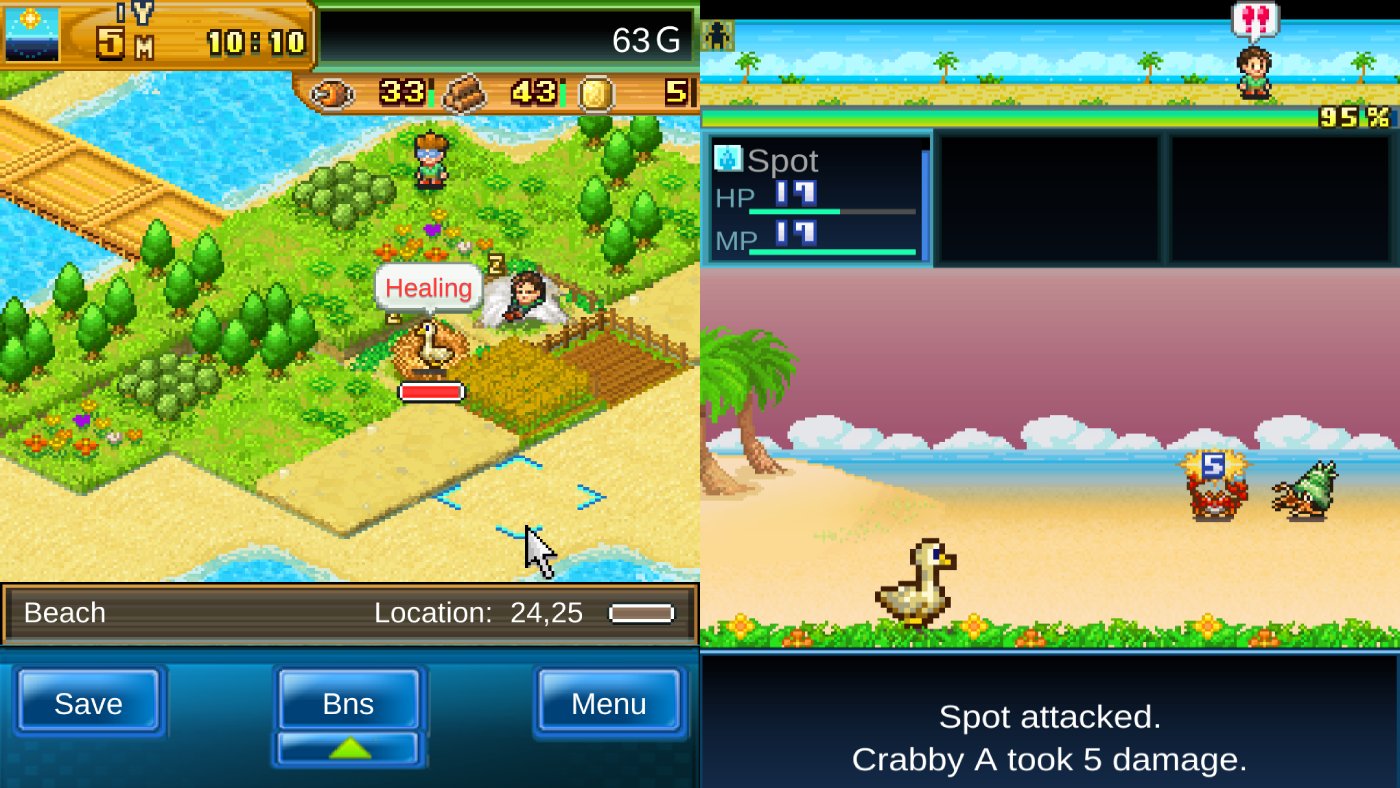Expand the first empty party slot

(x=1048, y=197)
